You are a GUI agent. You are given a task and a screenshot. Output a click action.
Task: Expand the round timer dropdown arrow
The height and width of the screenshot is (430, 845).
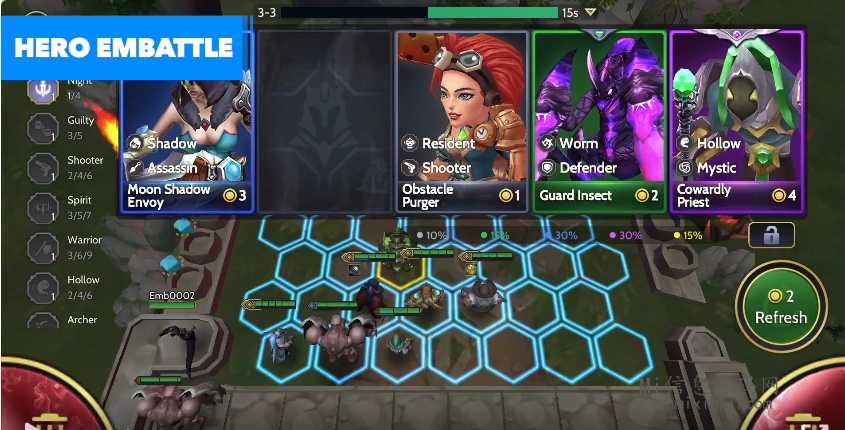[x=591, y=13]
